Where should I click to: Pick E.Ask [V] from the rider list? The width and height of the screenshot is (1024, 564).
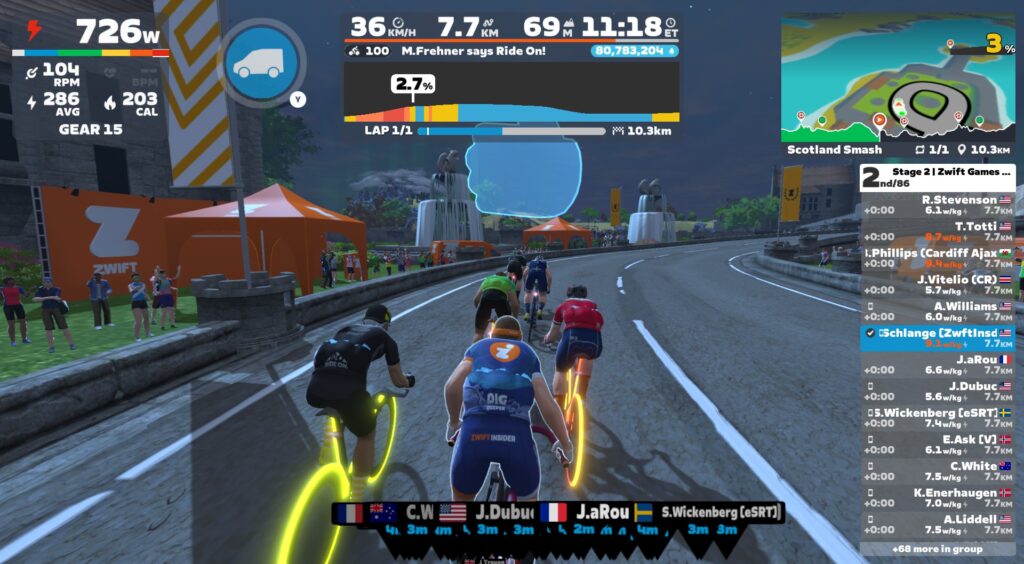[938, 444]
